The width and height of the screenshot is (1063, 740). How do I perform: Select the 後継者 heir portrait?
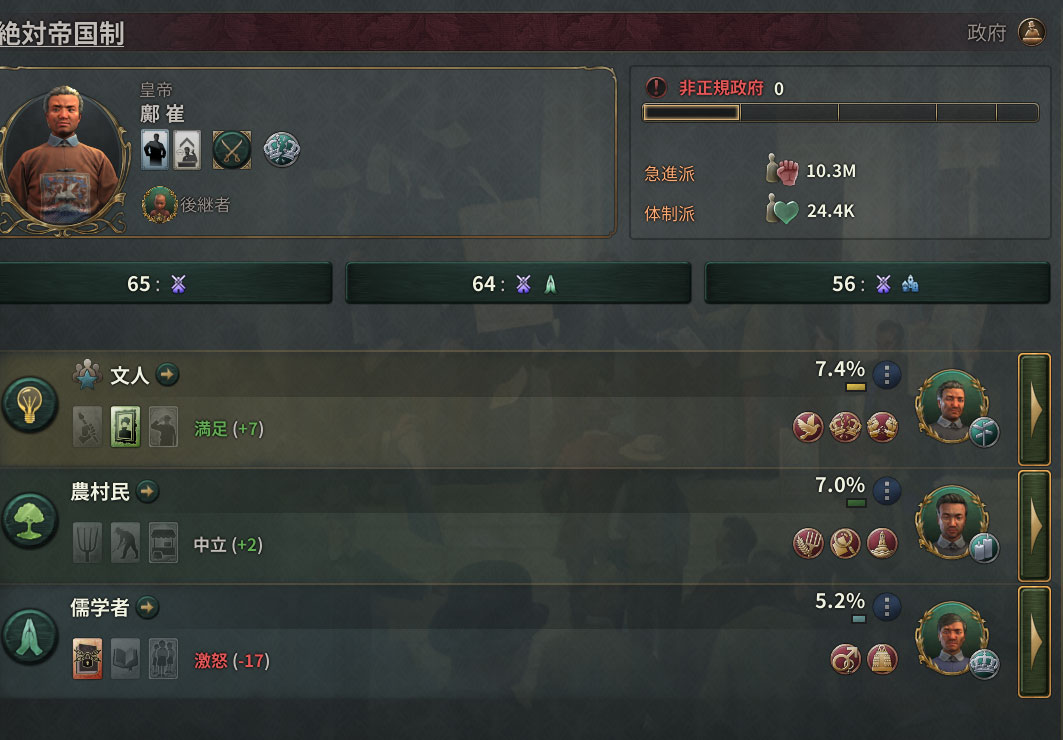(157, 204)
